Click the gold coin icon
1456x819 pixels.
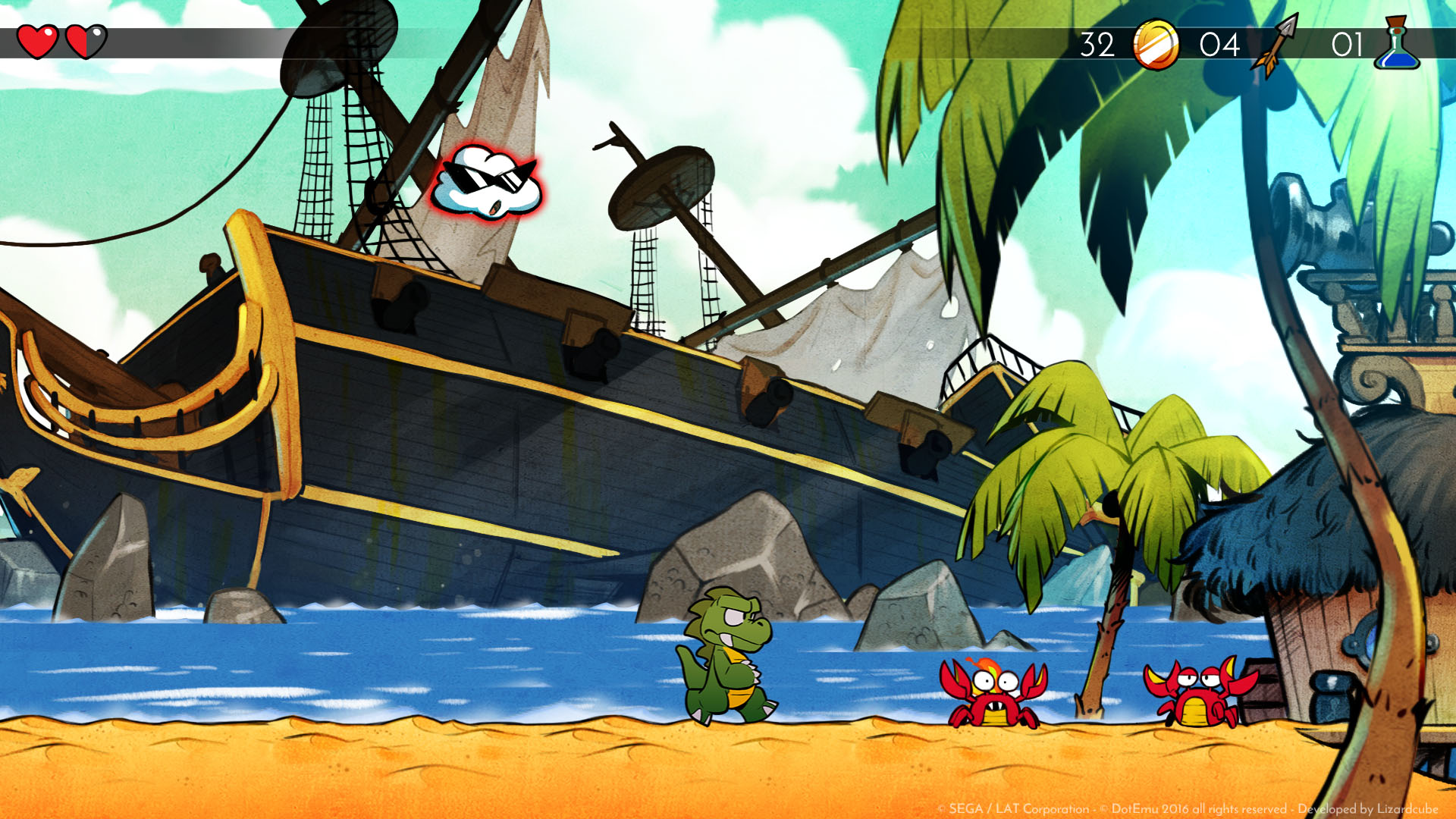click(1155, 45)
